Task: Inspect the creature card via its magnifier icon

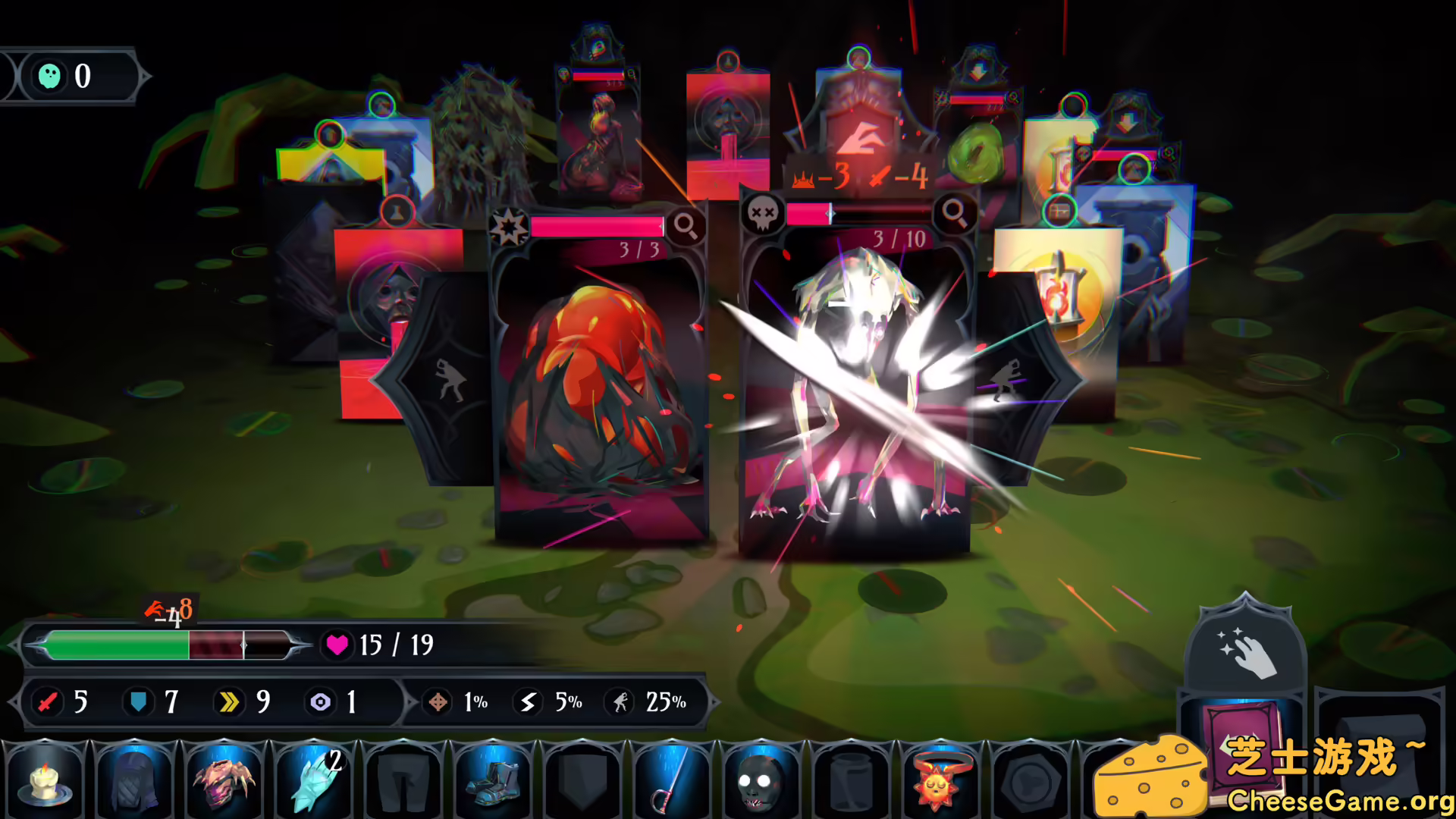Action: (x=954, y=213)
